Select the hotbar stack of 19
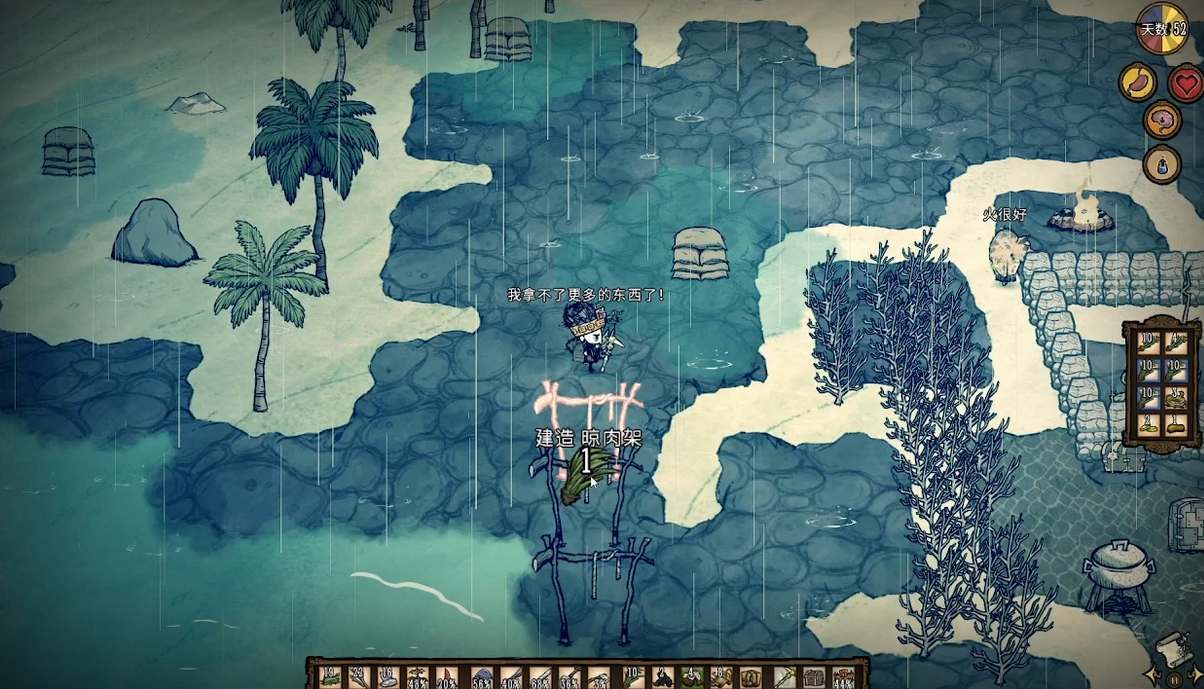Viewport: 1204px width, 689px height. pyautogui.click(x=331, y=677)
